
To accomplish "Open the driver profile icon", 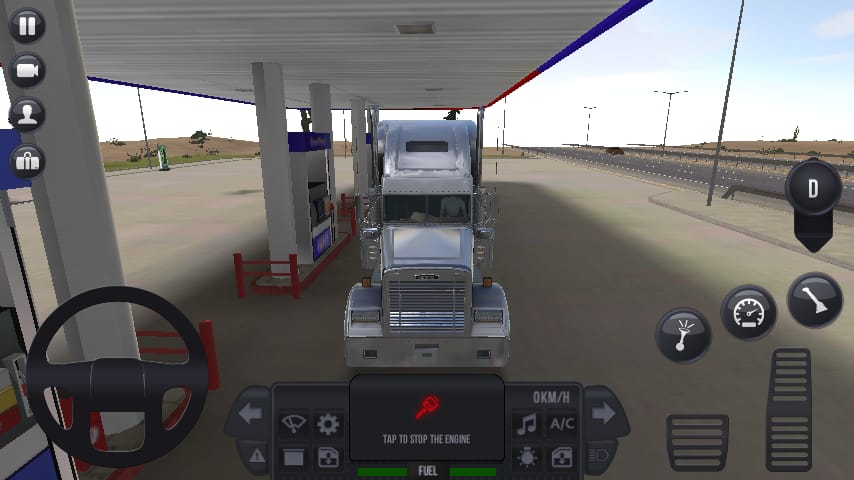I will click(x=27, y=114).
